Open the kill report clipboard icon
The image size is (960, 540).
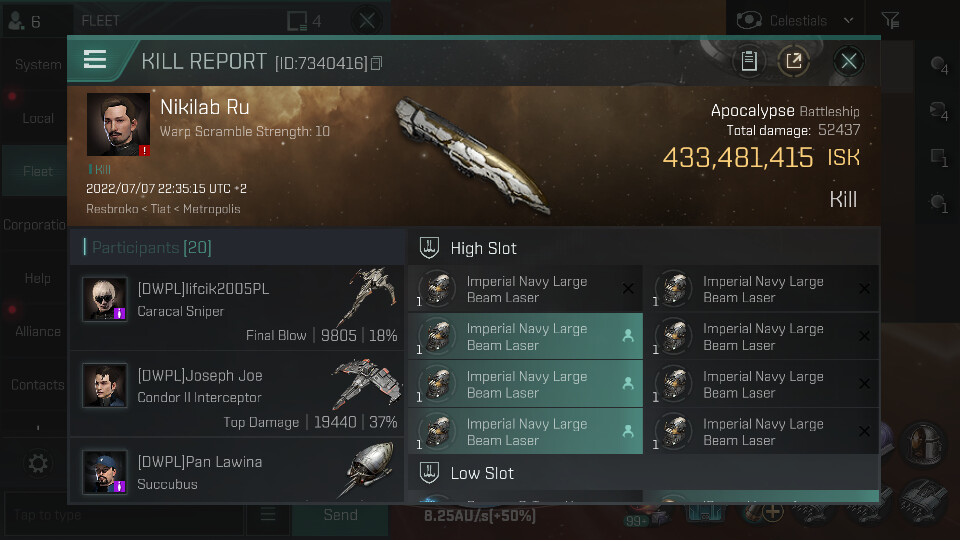pyautogui.click(x=748, y=61)
